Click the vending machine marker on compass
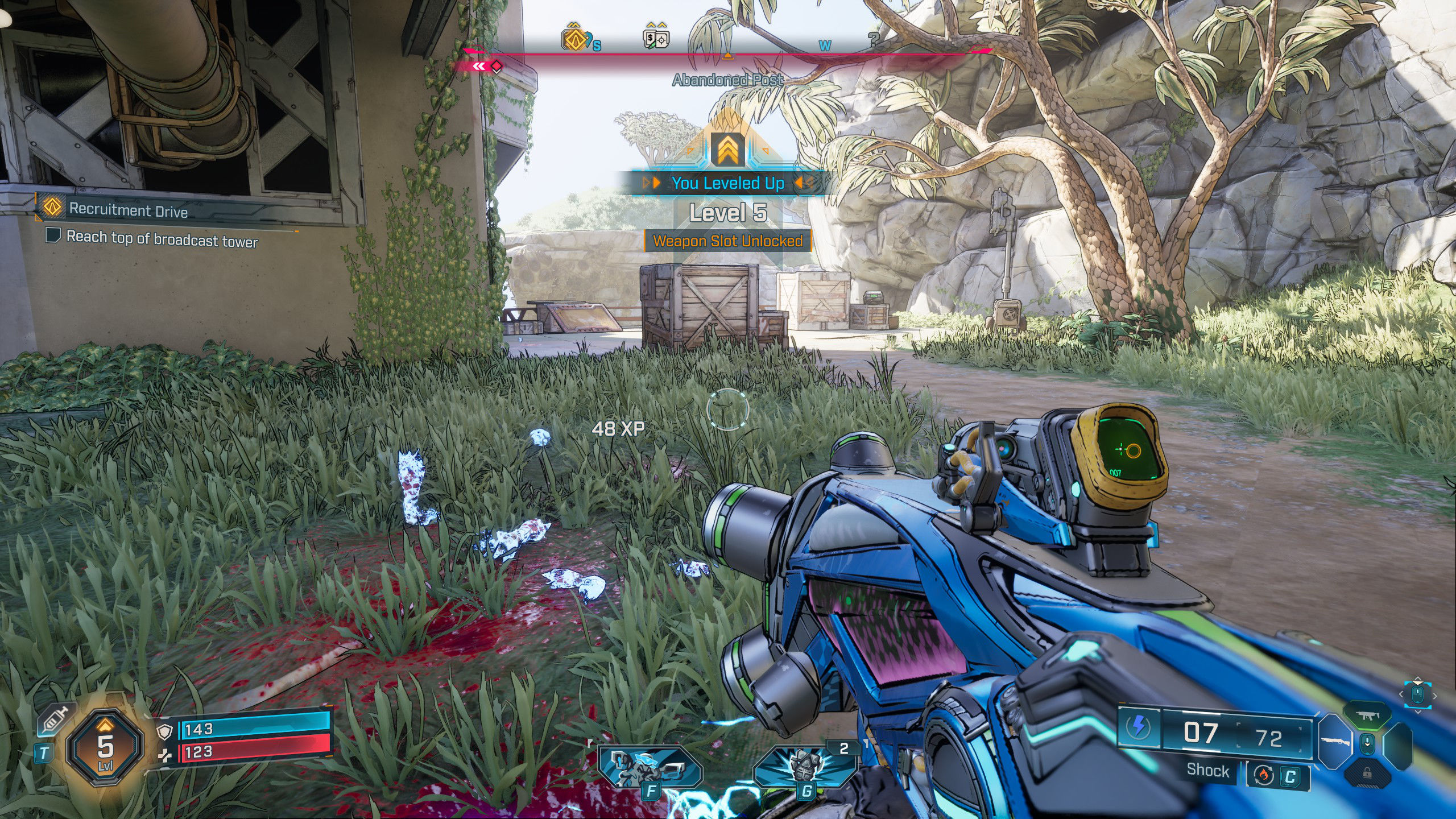 point(656,38)
